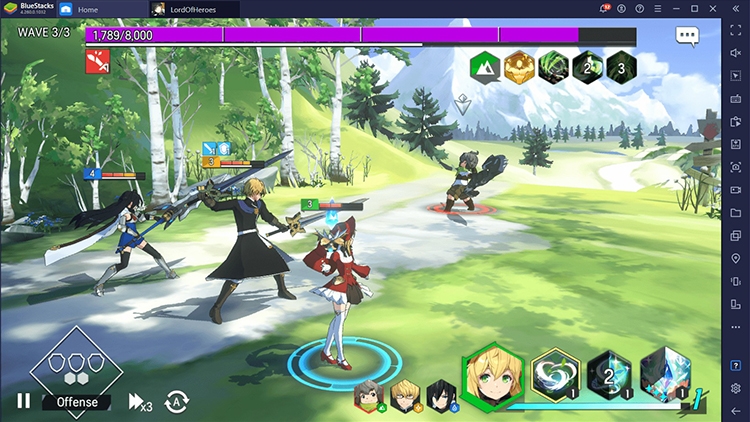
Task: Select the black-haired hero portrait
Action: 438,394
